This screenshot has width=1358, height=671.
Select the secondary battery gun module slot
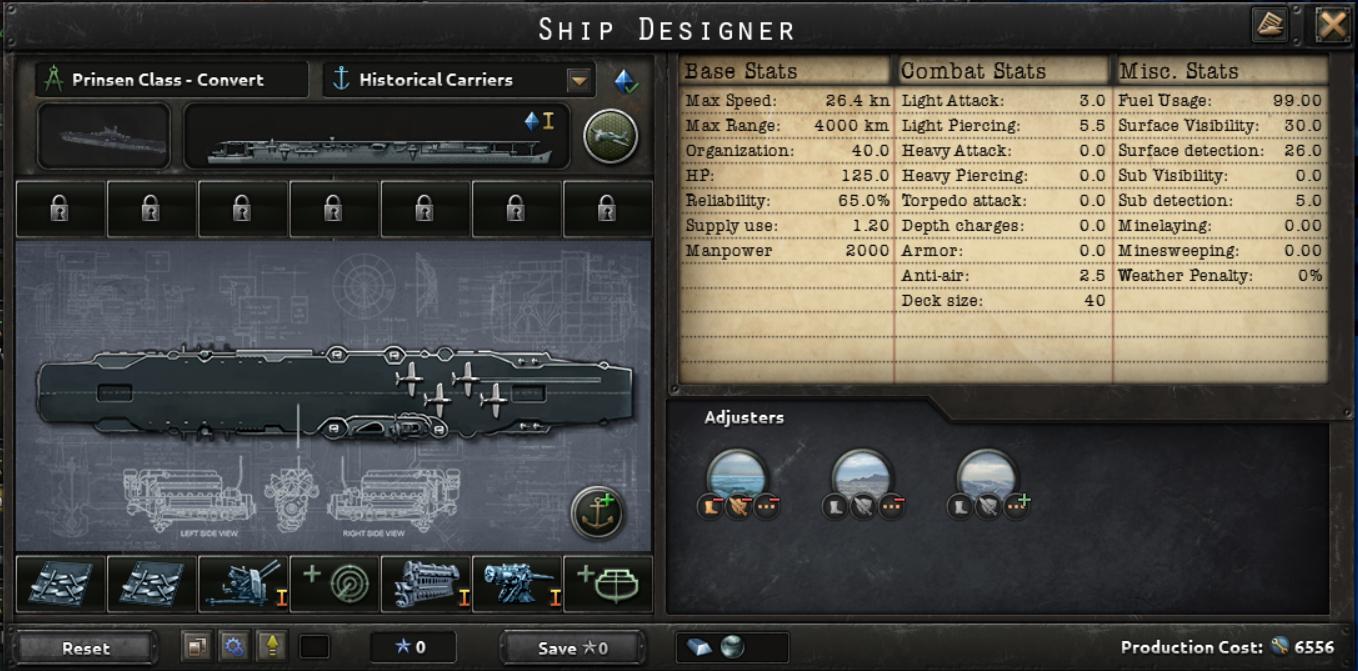[x=517, y=584]
